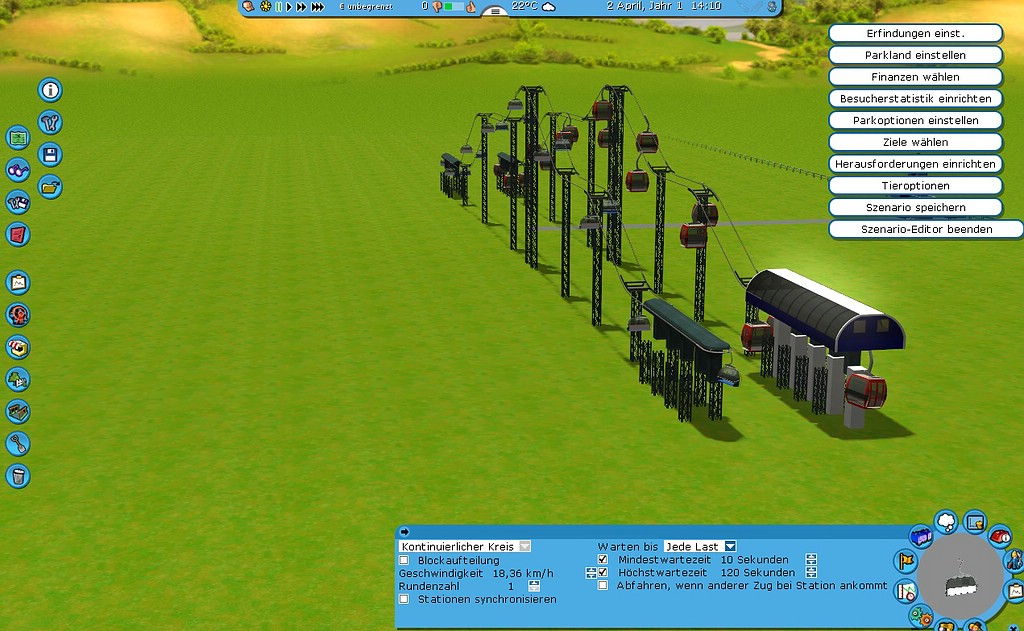Click "Szenario speichern" to save

(915, 207)
